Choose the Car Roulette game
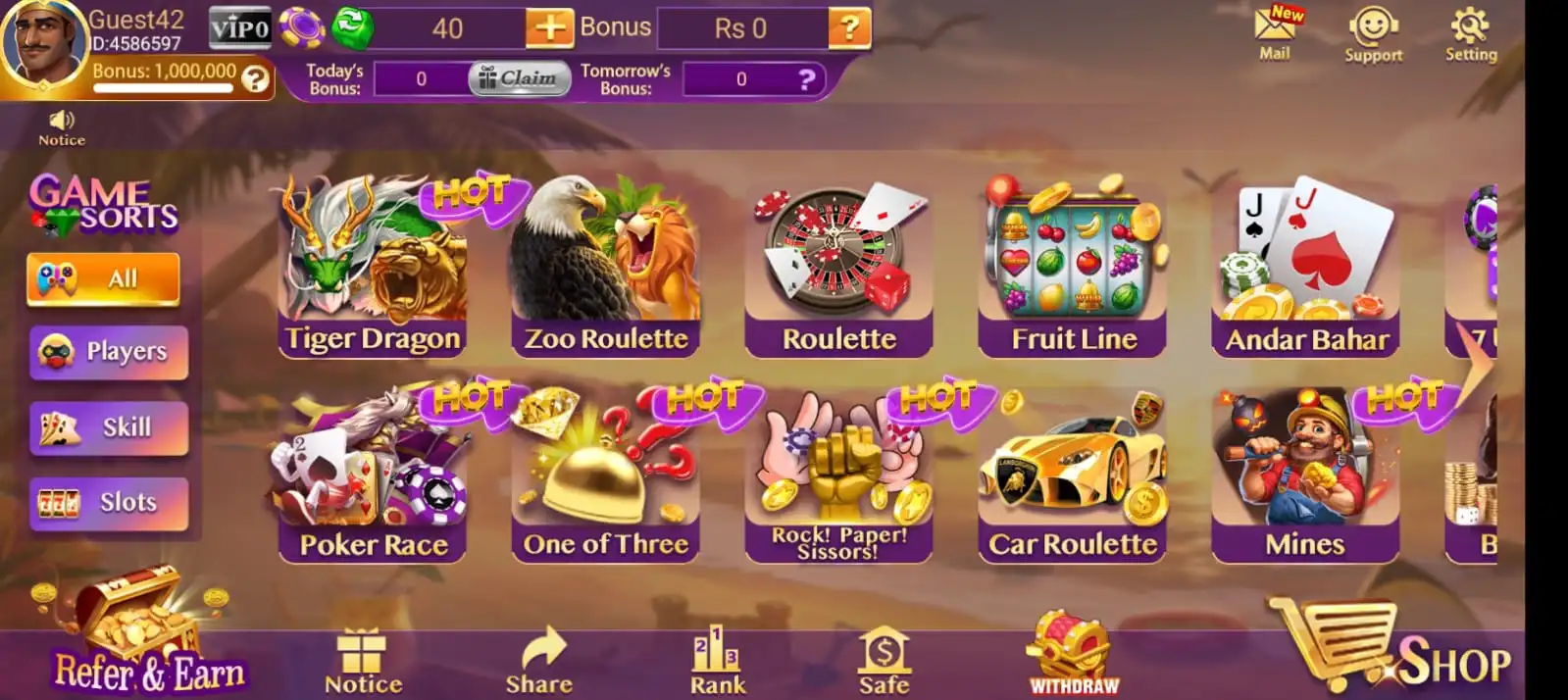1568x700 pixels. tap(1073, 475)
